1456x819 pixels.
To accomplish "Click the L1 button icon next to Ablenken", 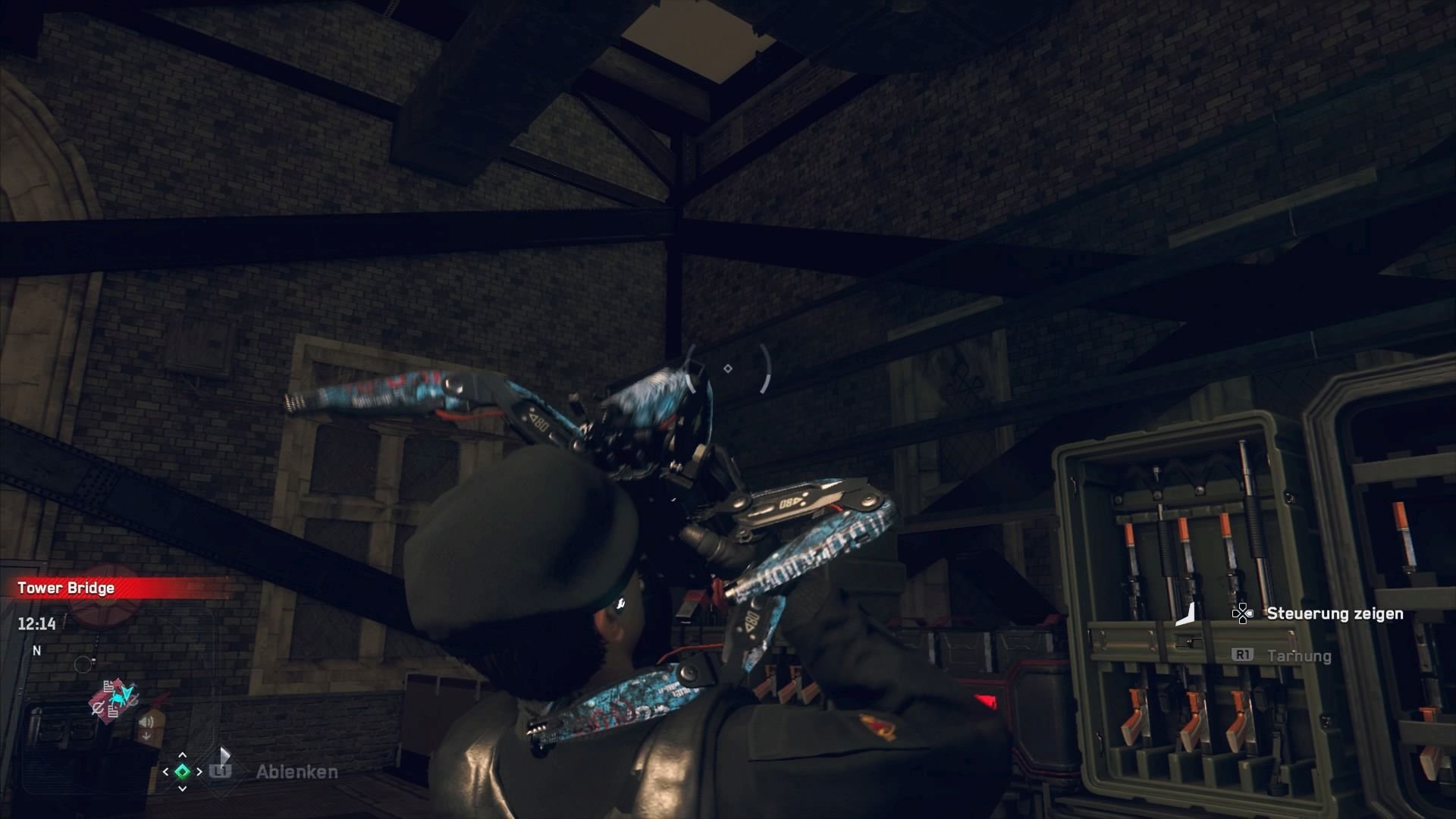I will coord(220,771).
